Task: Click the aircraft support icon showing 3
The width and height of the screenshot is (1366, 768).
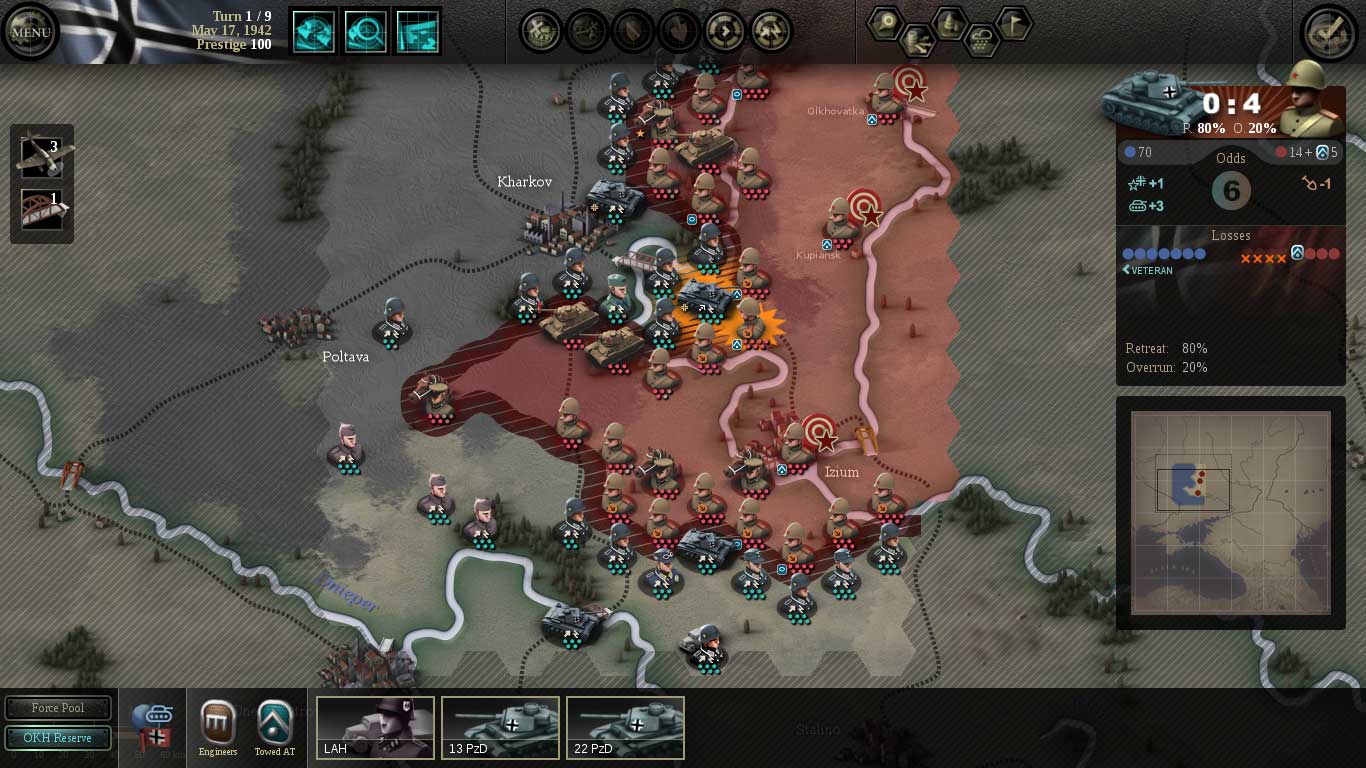Action: pyautogui.click(x=41, y=157)
